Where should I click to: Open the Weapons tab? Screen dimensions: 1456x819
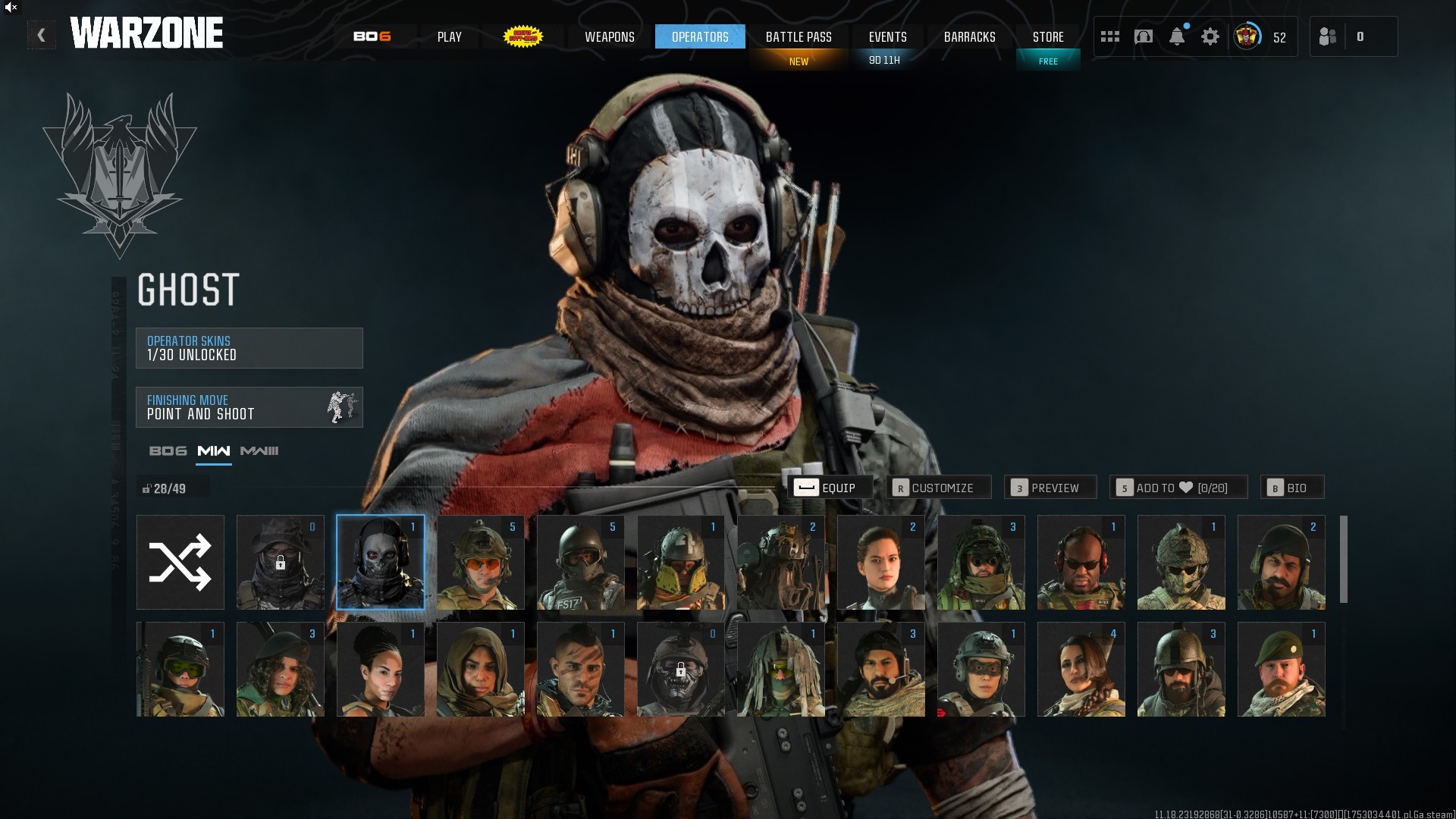609,36
